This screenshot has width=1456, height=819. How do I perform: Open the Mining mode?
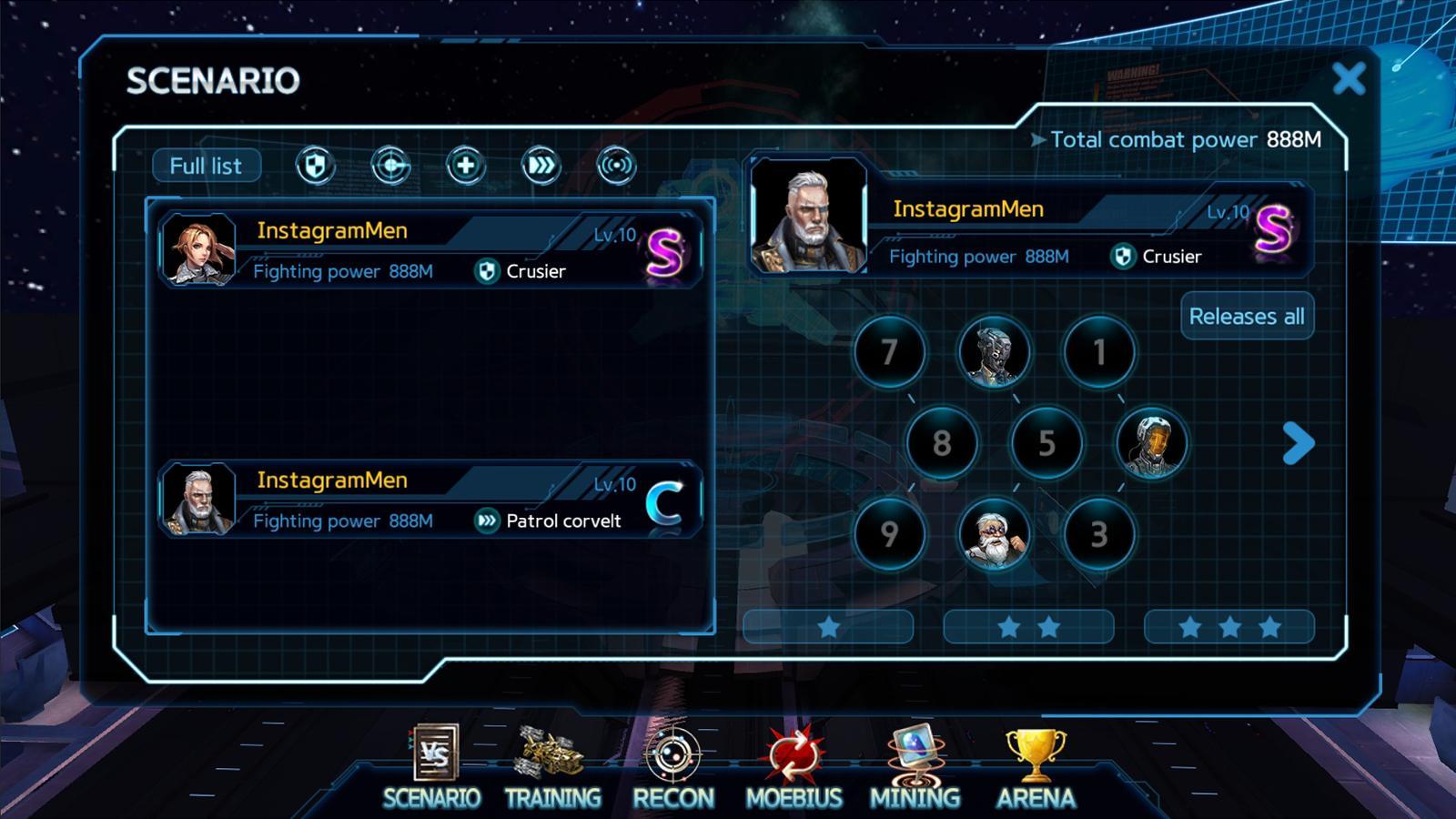[x=915, y=769]
